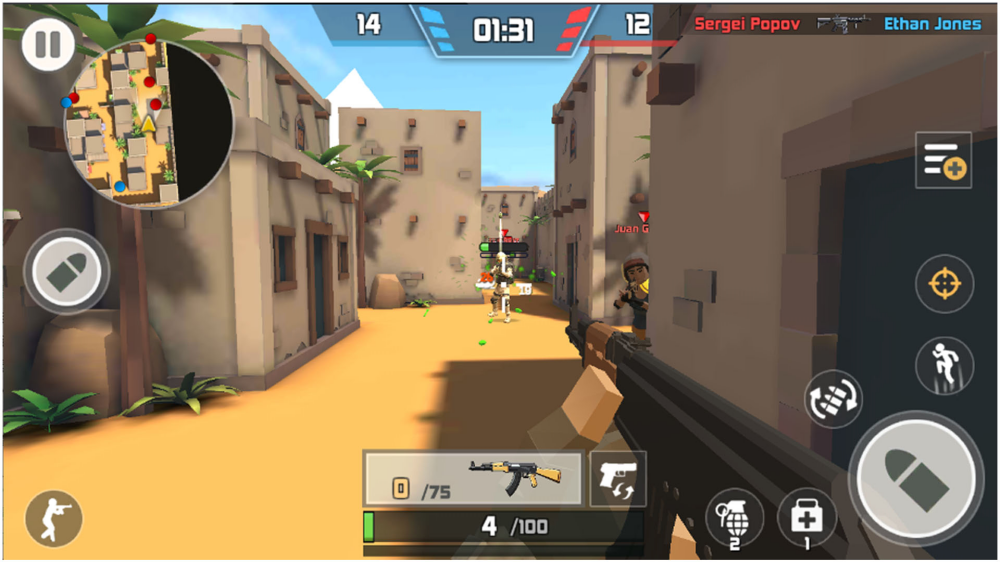Pause the game
The height and width of the screenshot is (562, 1000).
click(48, 46)
